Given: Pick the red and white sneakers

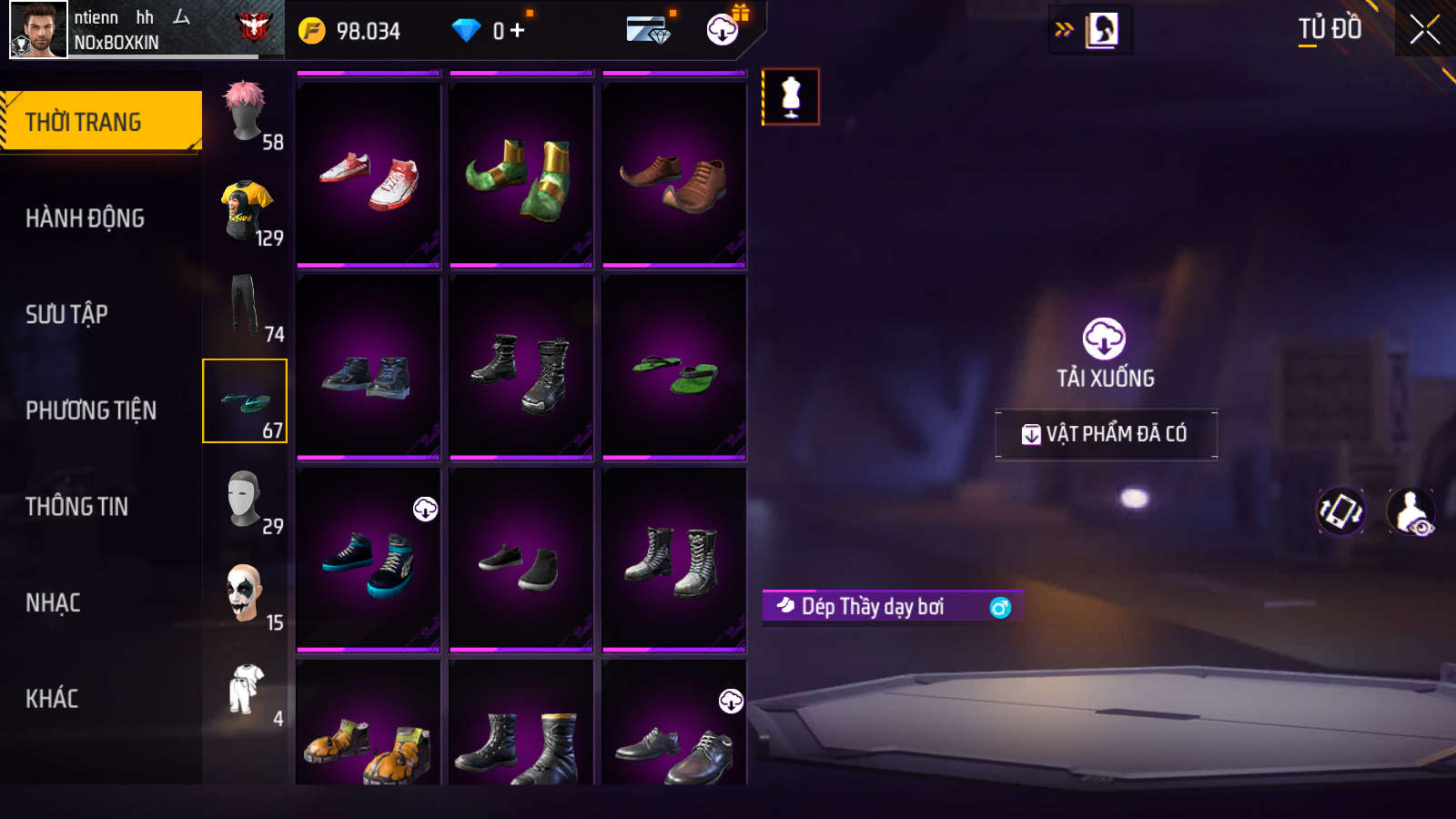Looking at the screenshot, I should pyautogui.click(x=369, y=175).
